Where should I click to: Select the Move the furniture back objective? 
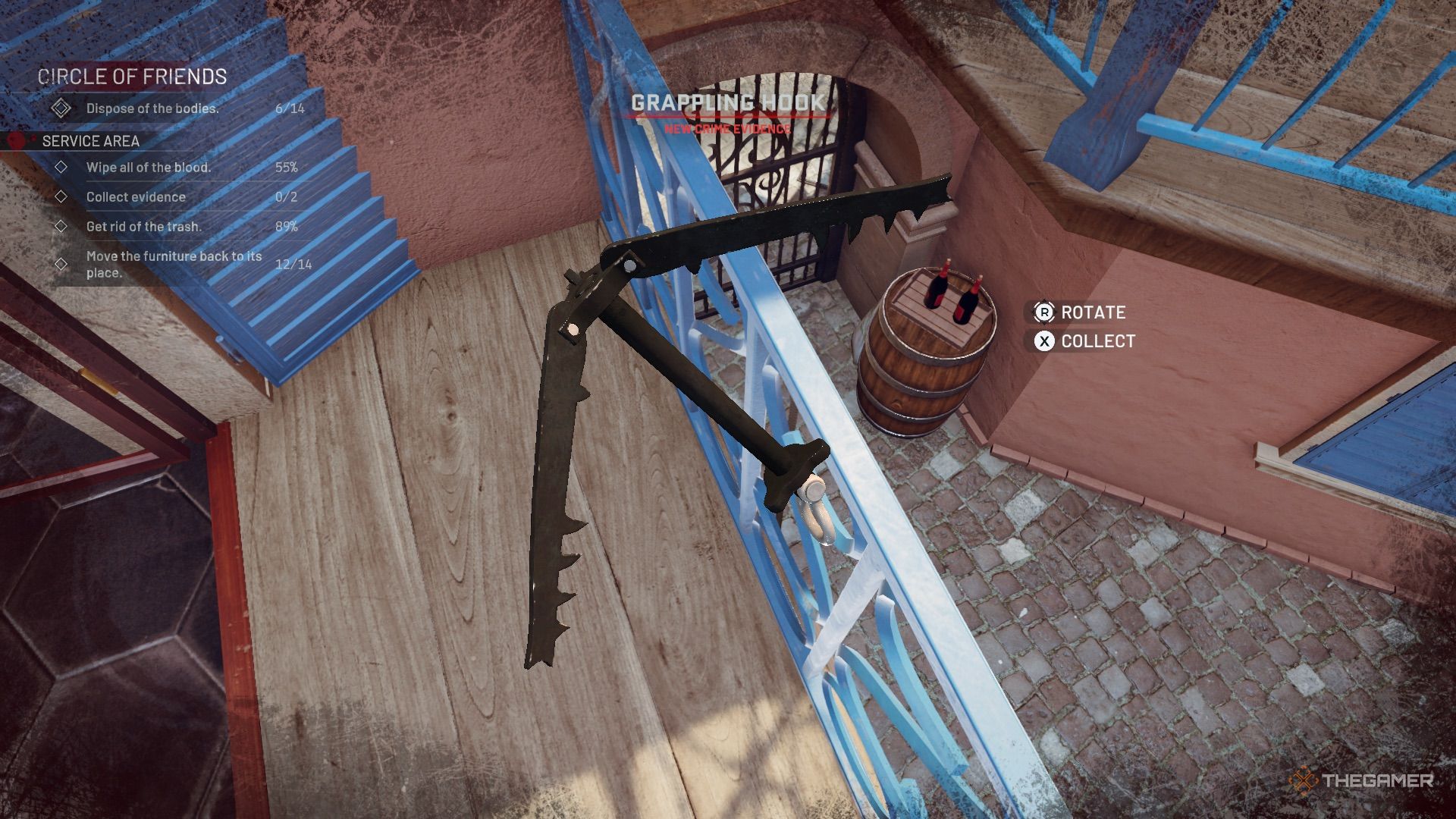(x=174, y=264)
